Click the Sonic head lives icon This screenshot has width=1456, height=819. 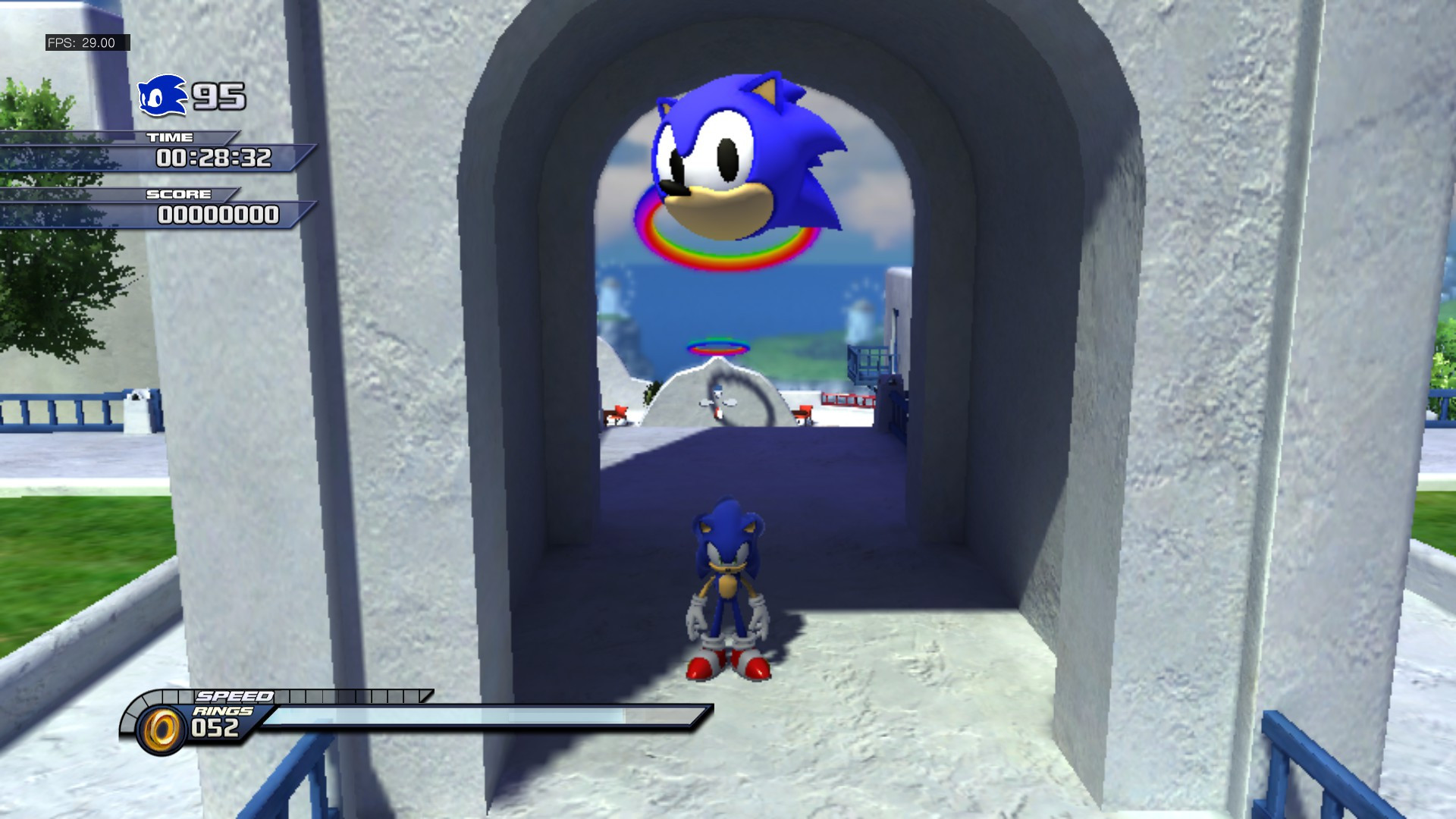pyautogui.click(x=162, y=95)
